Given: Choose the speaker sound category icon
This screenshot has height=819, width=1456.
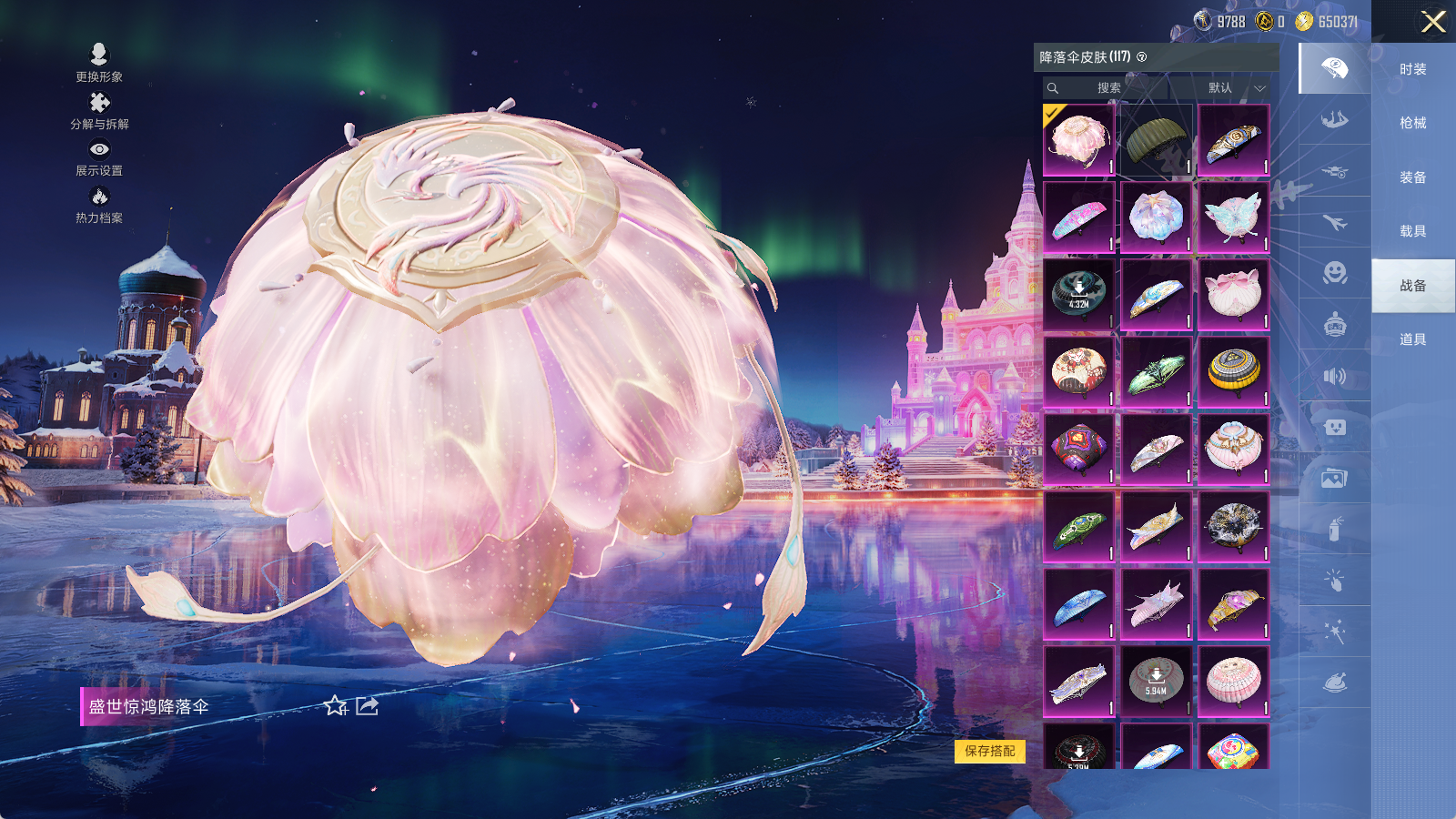Looking at the screenshot, I should (x=1334, y=376).
